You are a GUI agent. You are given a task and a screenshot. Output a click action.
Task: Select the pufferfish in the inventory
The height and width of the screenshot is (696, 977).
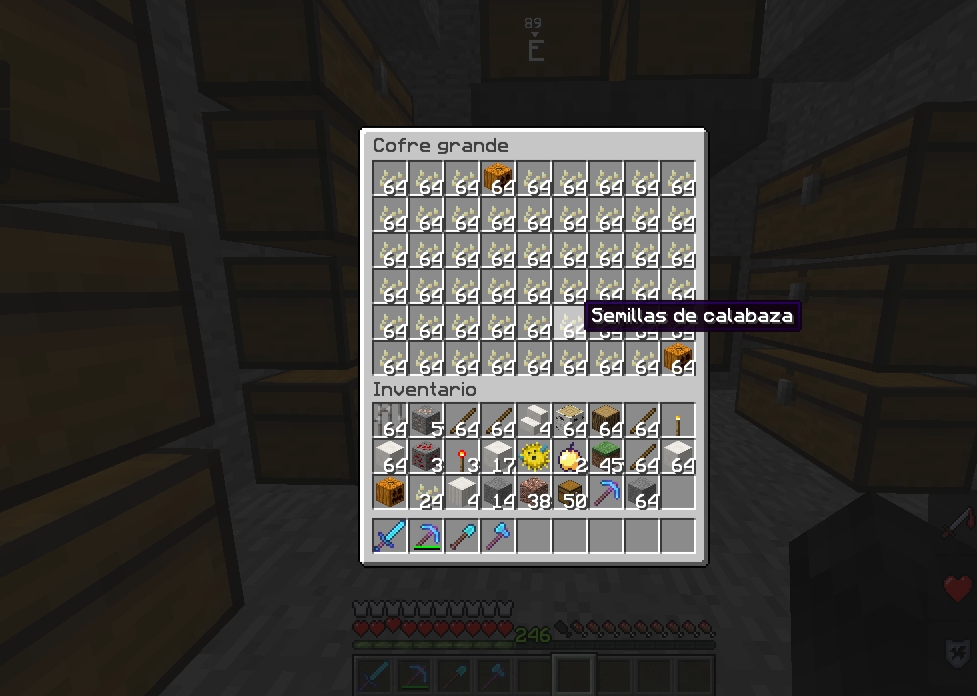(534, 457)
